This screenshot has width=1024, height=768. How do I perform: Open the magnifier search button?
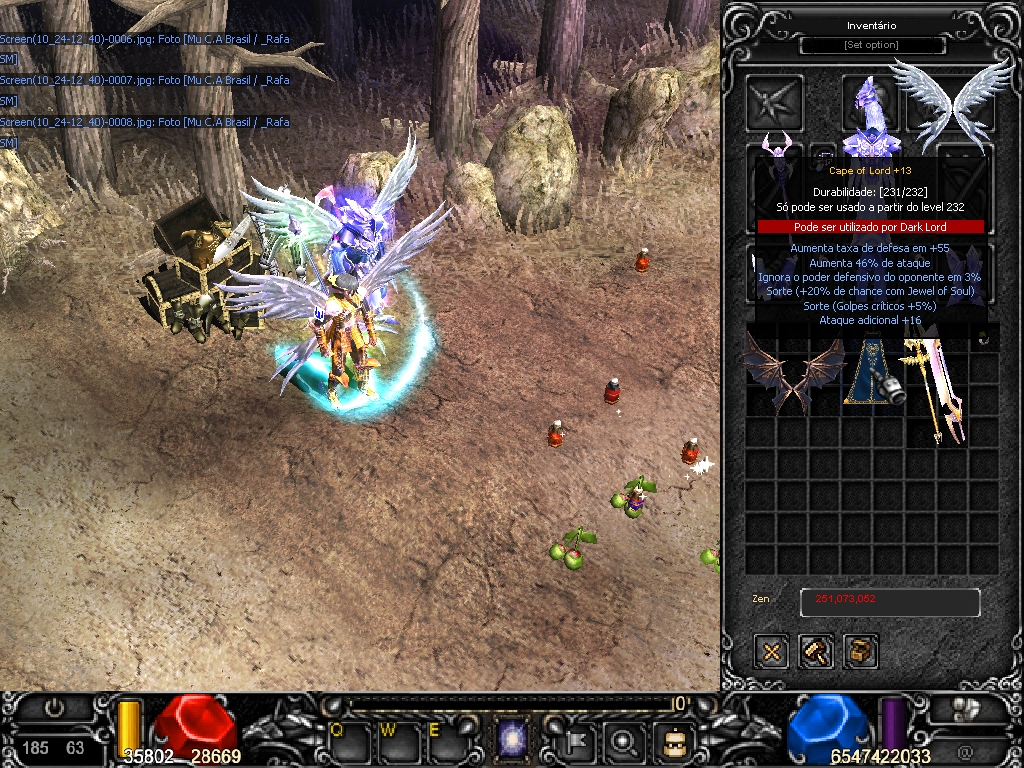click(626, 742)
